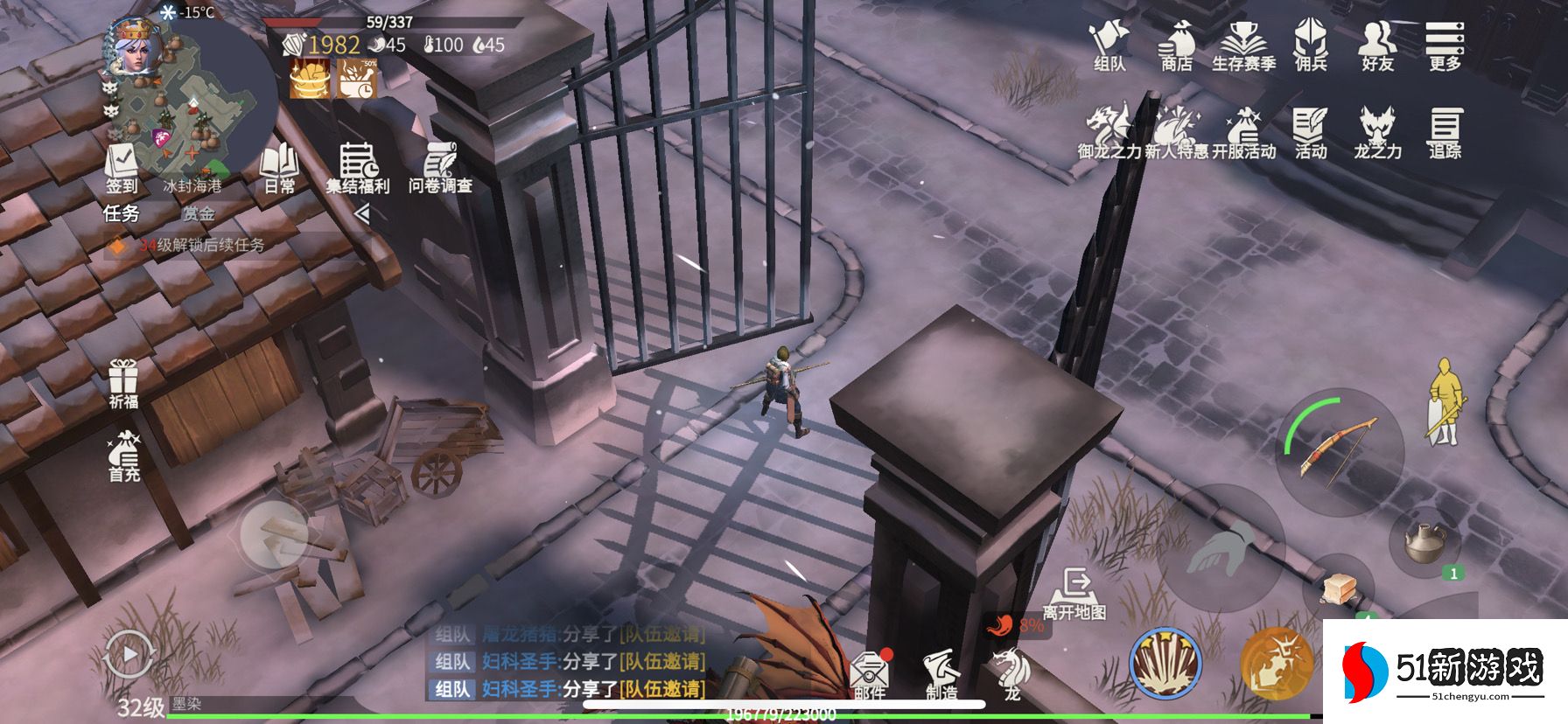Open the 邮件 mail inbox
This screenshot has width=1568, height=724.
tap(870, 674)
